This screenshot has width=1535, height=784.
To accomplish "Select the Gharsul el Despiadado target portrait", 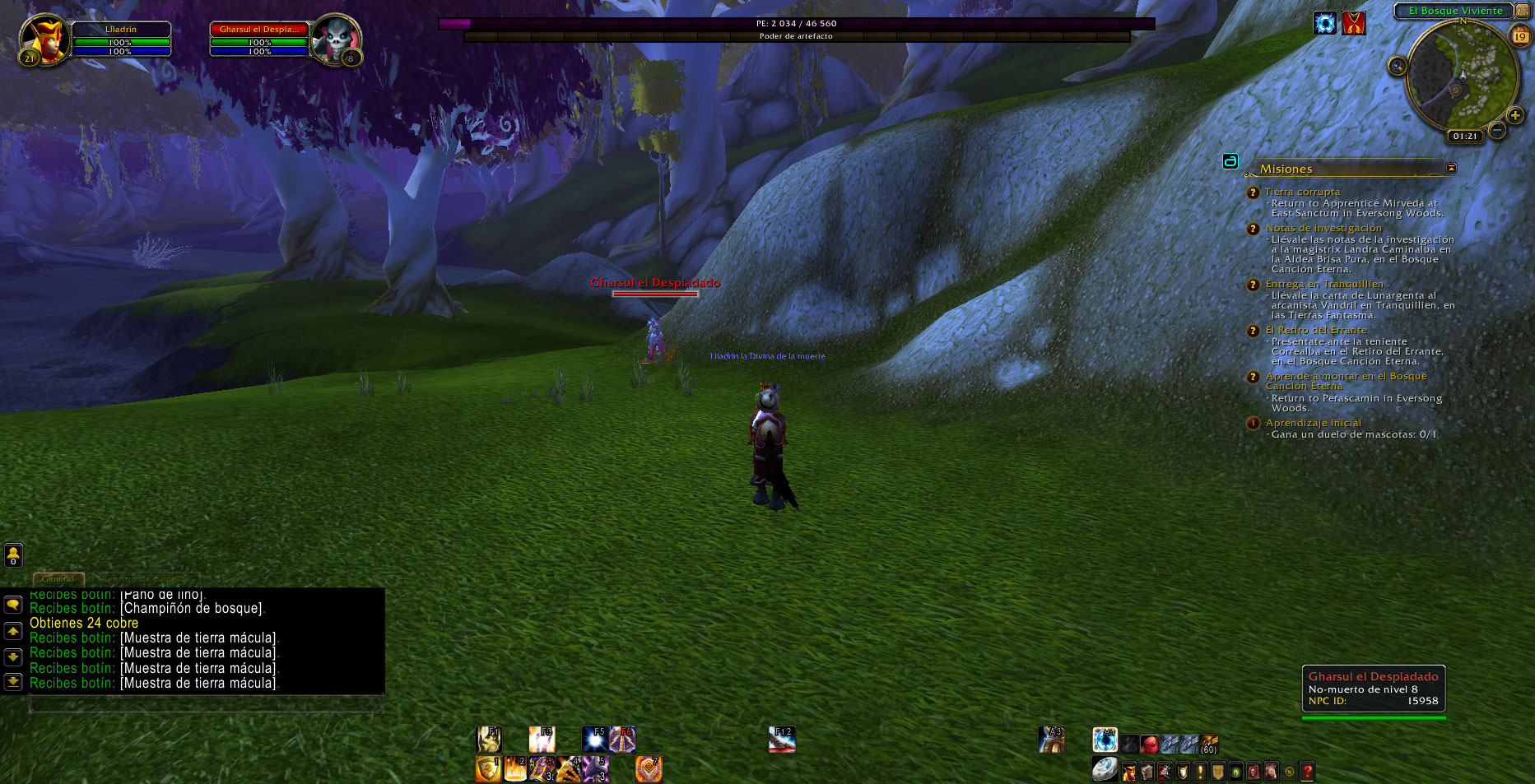I will click(x=335, y=39).
